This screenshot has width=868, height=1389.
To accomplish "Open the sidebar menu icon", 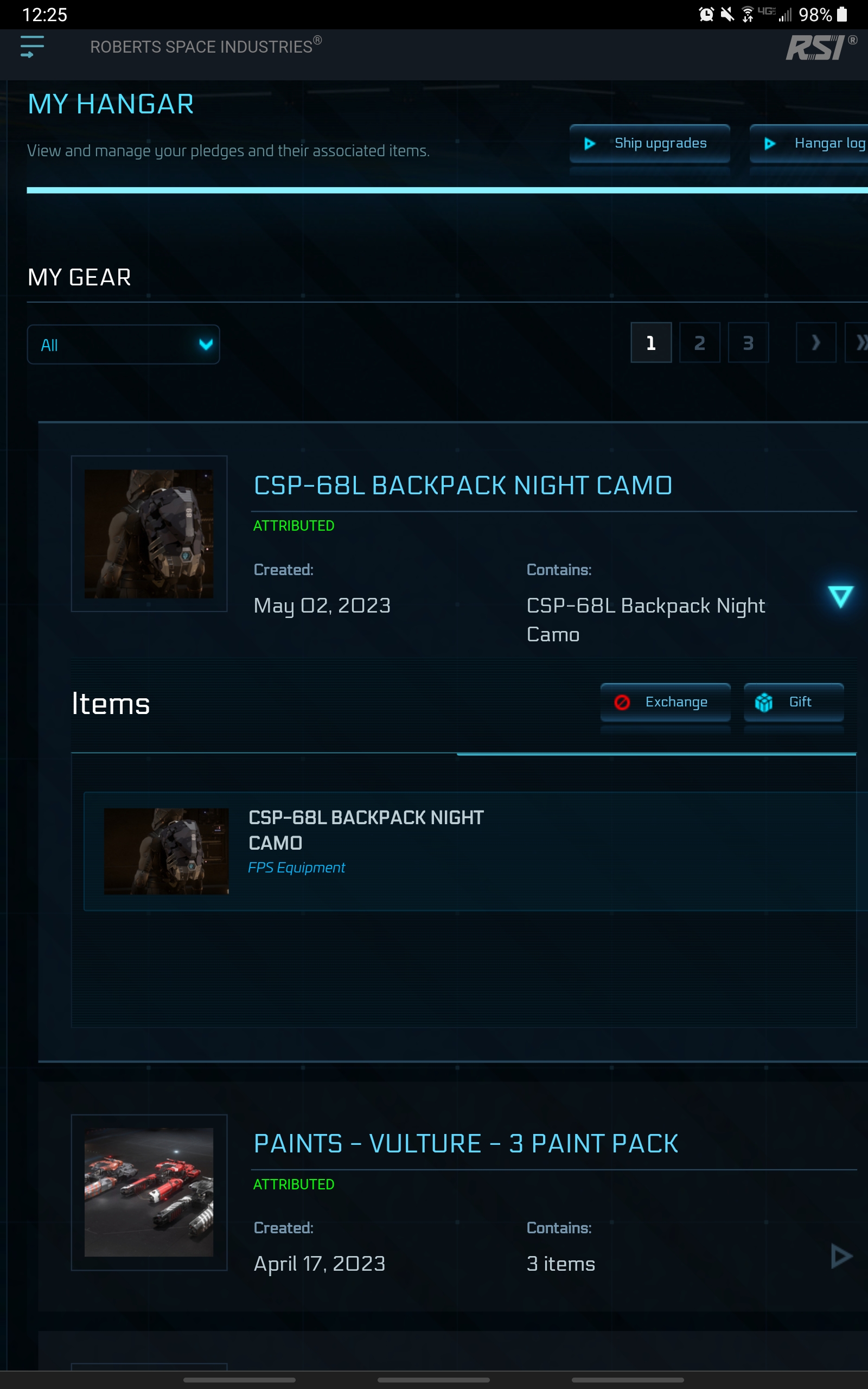I will click(x=31, y=47).
